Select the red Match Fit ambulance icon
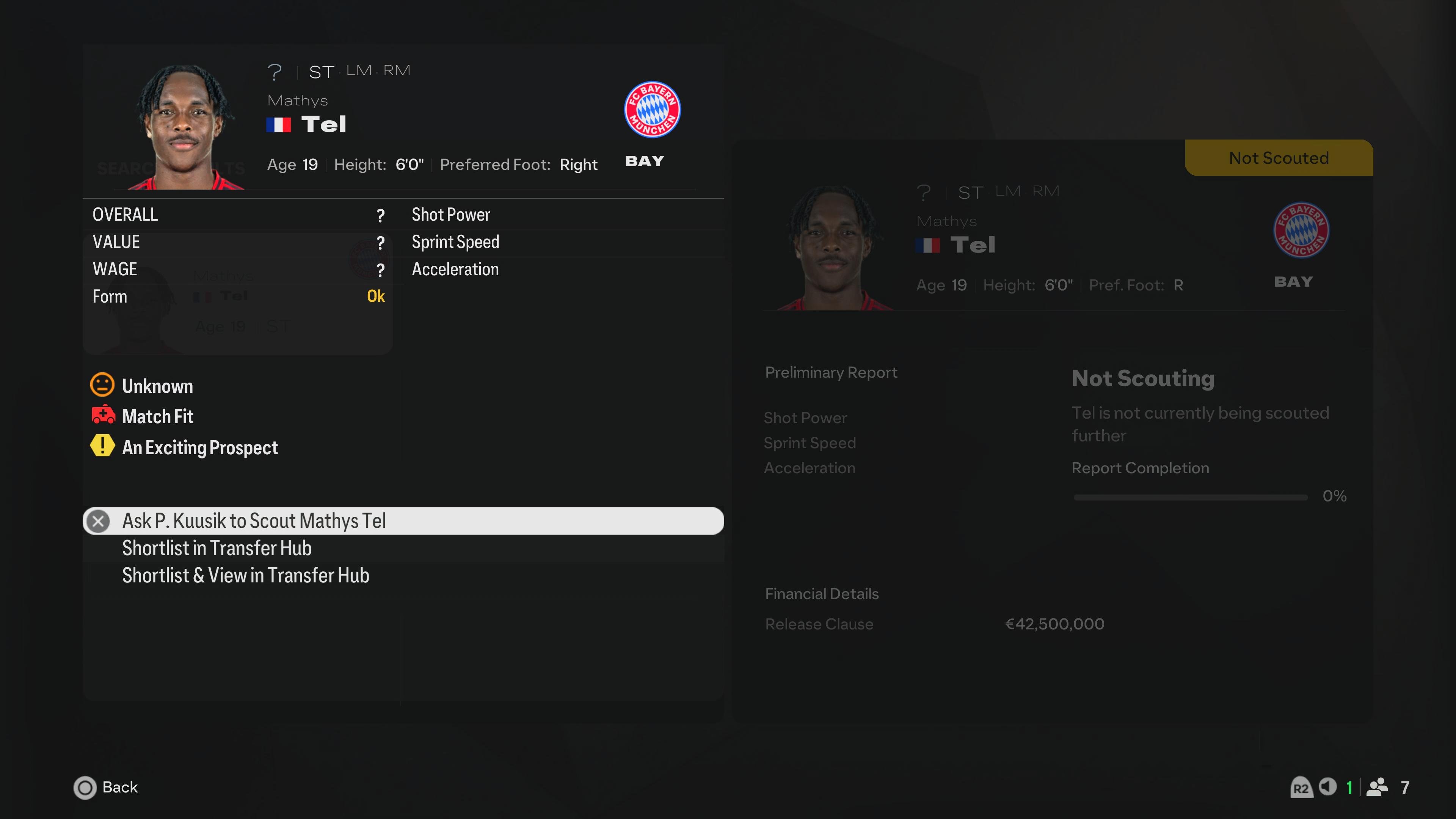Image resolution: width=1456 pixels, height=819 pixels. 102,416
